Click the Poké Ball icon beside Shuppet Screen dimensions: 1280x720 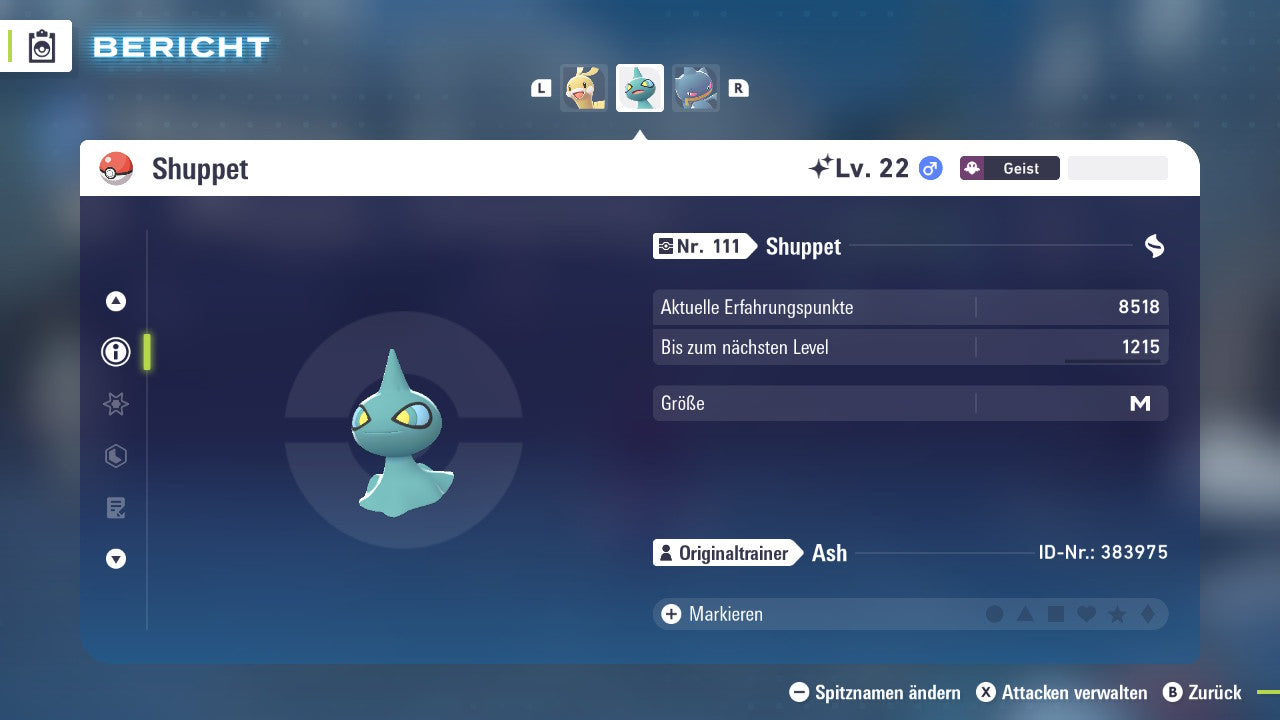[x=117, y=169]
